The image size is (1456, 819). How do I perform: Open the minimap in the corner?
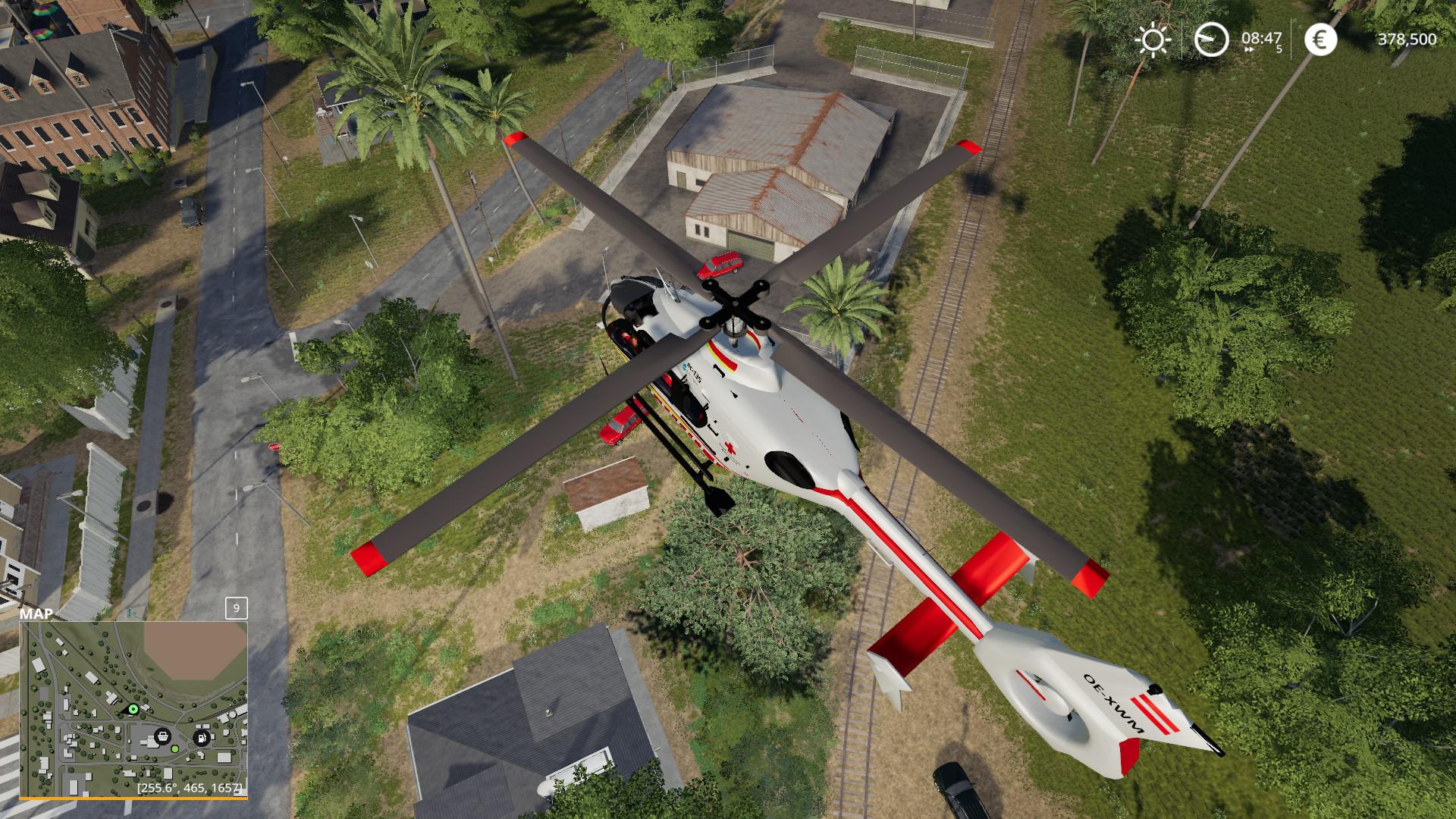pos(133,709)
